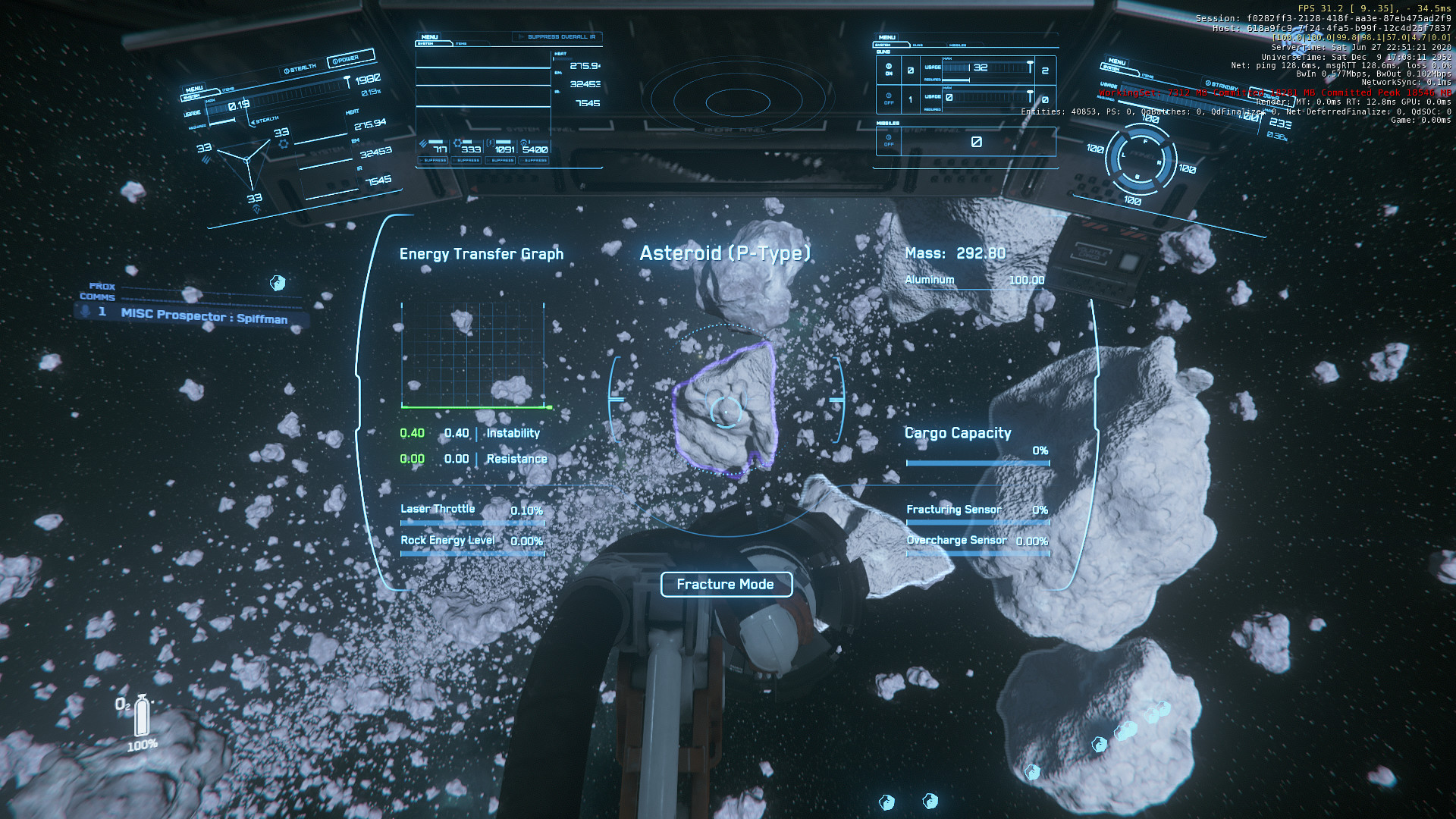Toggle the Power button beside Stealth

[350, 58]
